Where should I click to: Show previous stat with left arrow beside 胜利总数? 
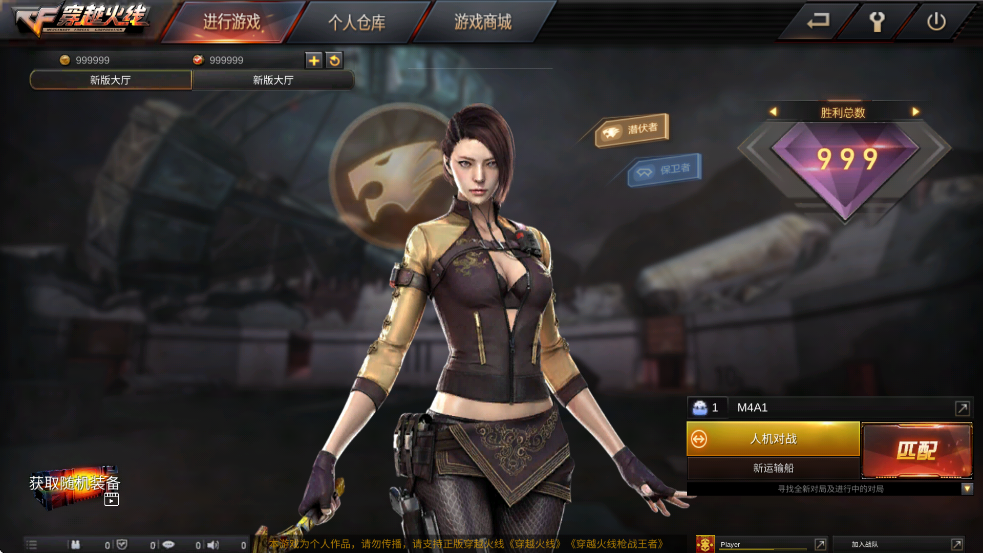772,112
